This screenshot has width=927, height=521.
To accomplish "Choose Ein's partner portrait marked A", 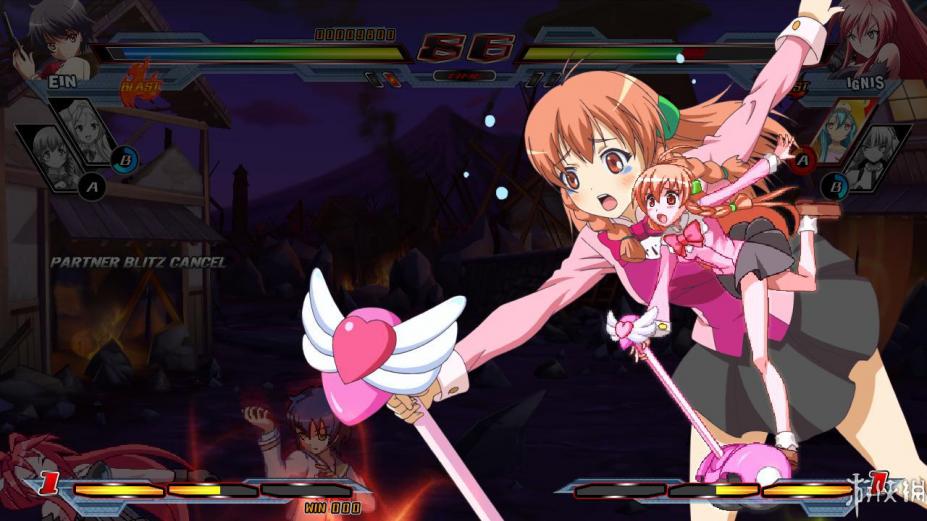I will tap(48, 150).
